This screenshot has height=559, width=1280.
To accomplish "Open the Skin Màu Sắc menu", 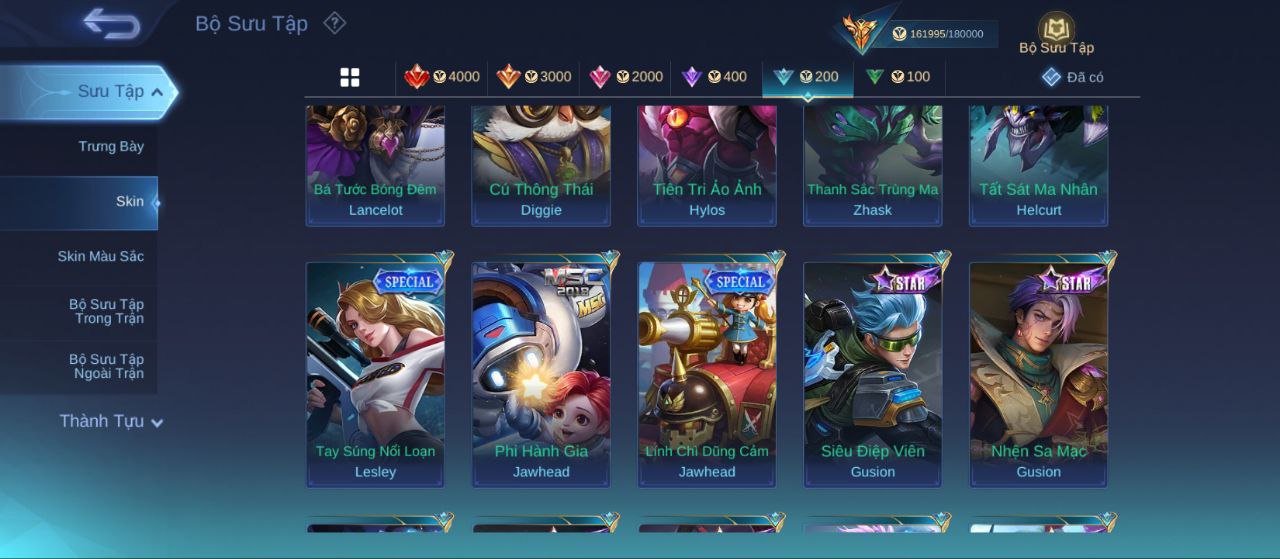I will (100, 257).
